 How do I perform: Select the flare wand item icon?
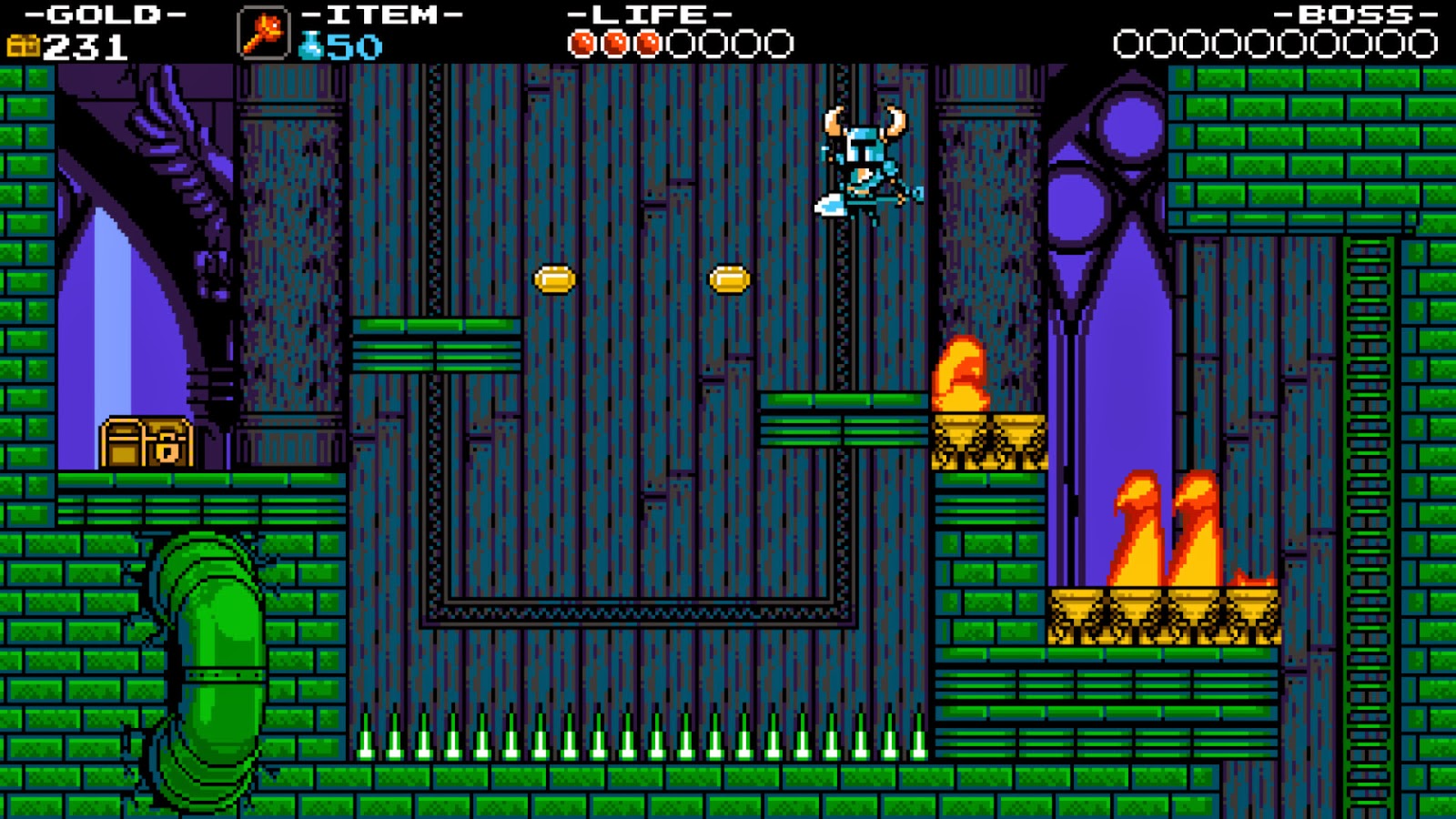click(262, 30)
